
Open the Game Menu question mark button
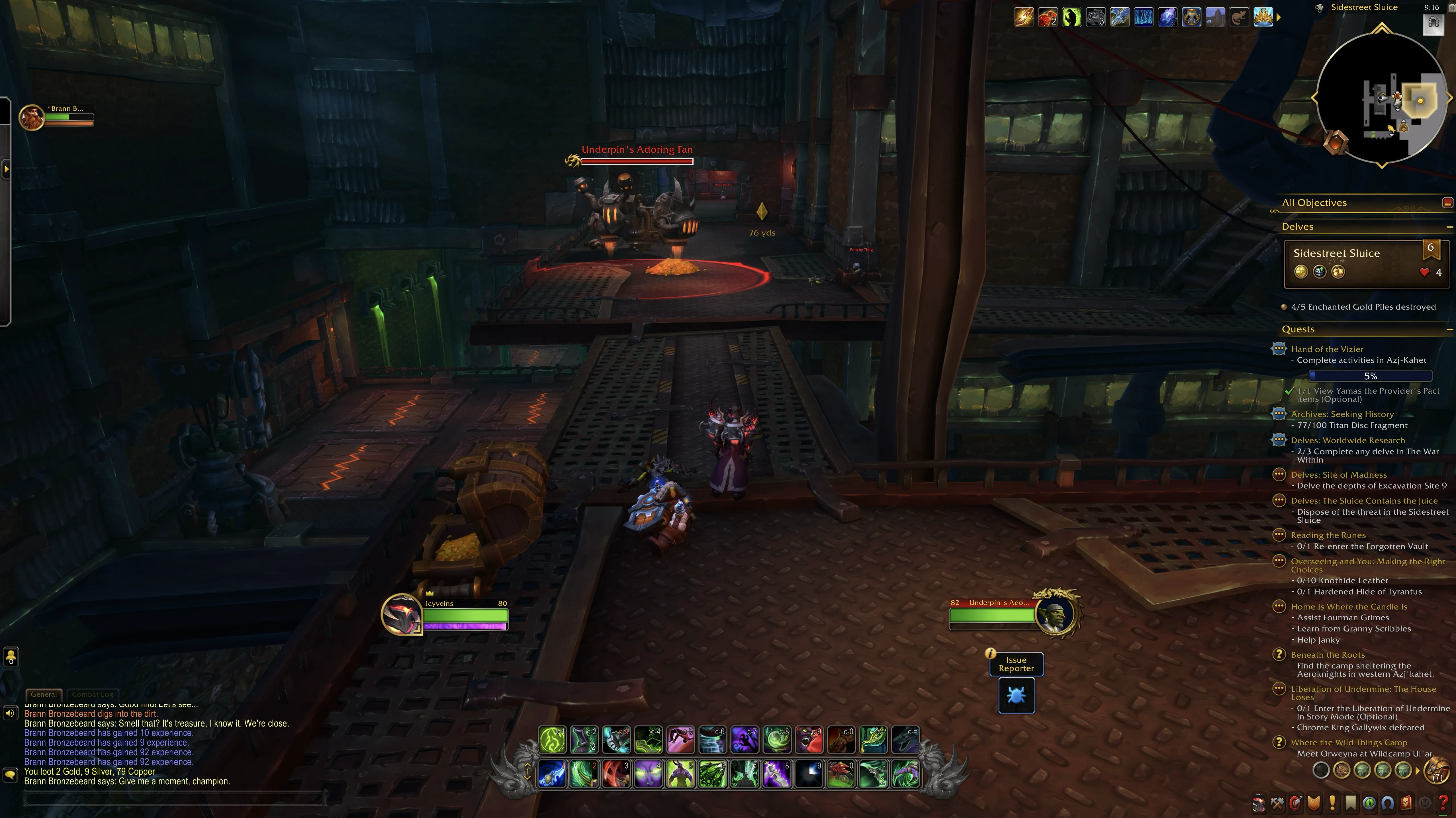tap(1442, 803)
